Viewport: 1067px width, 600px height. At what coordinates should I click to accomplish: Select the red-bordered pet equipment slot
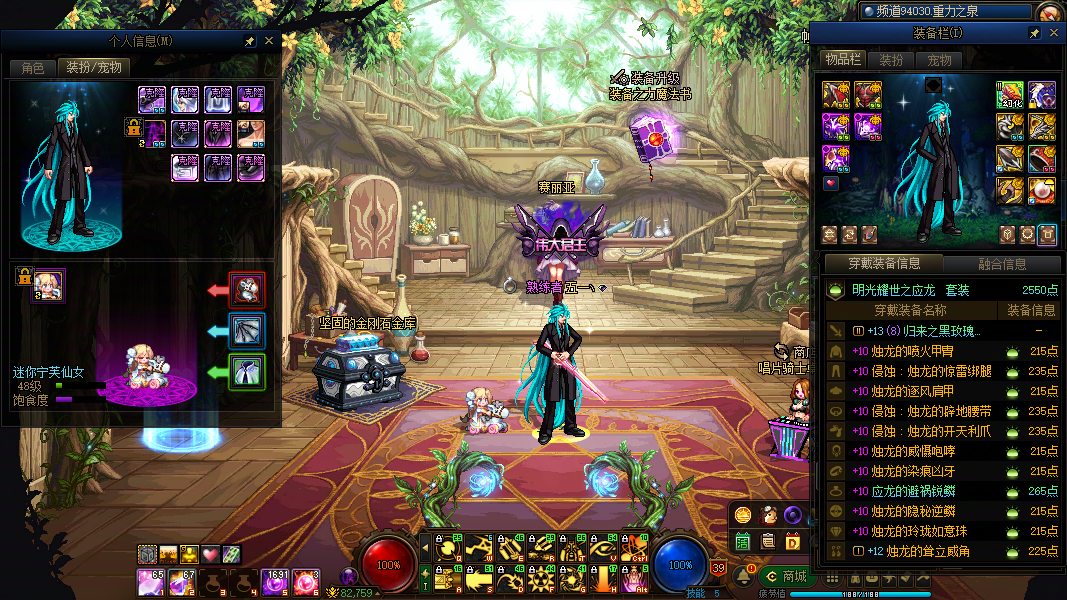(247, 290)
